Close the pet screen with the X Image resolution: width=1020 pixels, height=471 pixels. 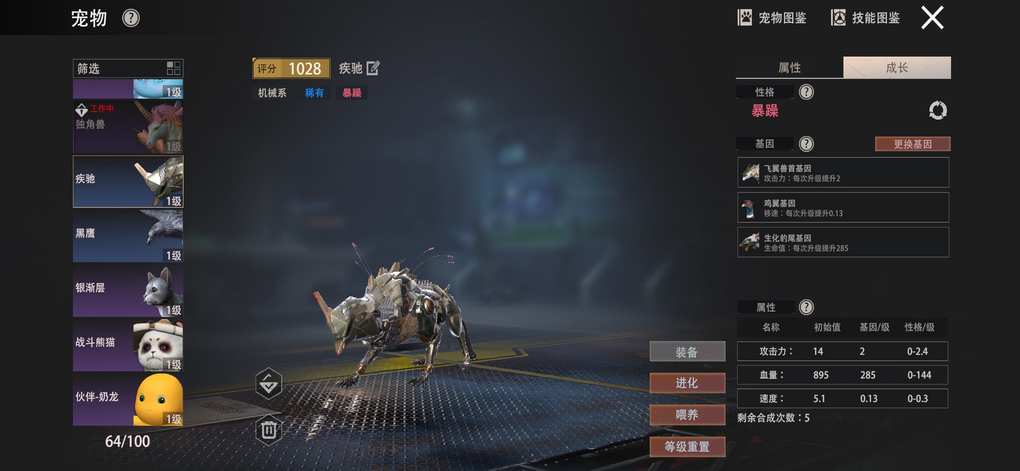tap(932, 18)
